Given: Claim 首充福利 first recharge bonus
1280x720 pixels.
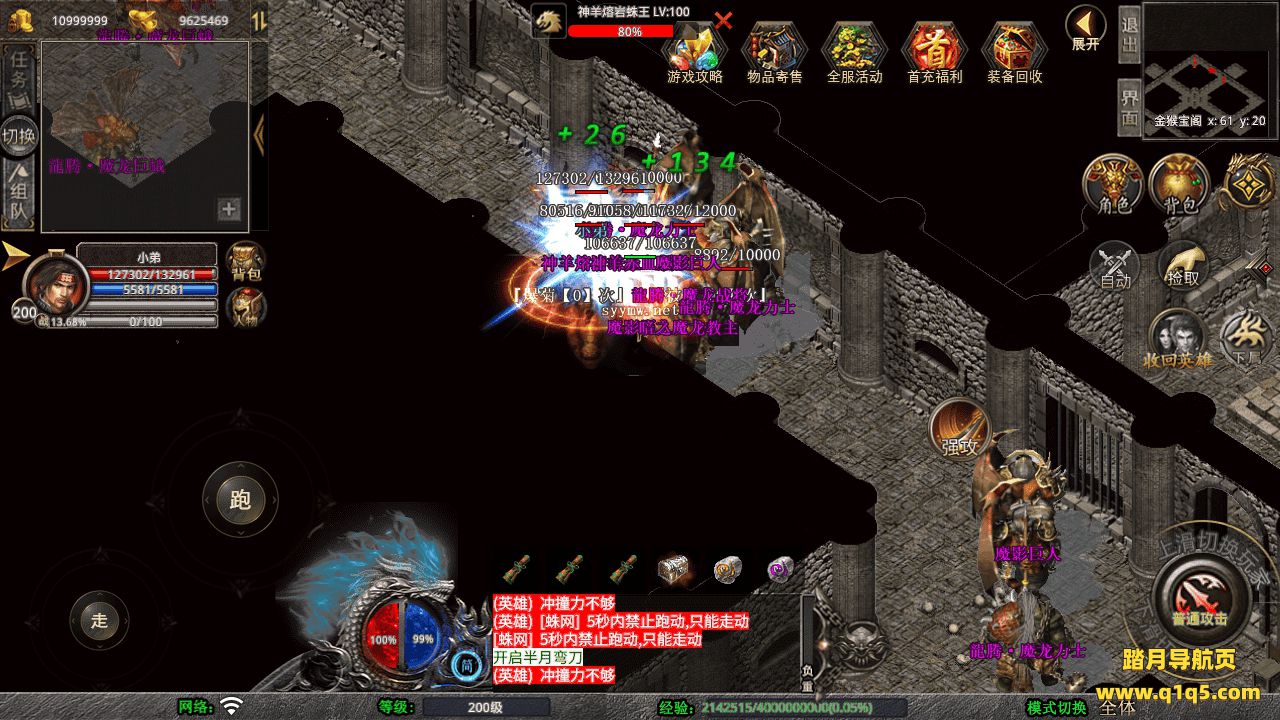Looking at the screenshot, I should tap(934, 52).
